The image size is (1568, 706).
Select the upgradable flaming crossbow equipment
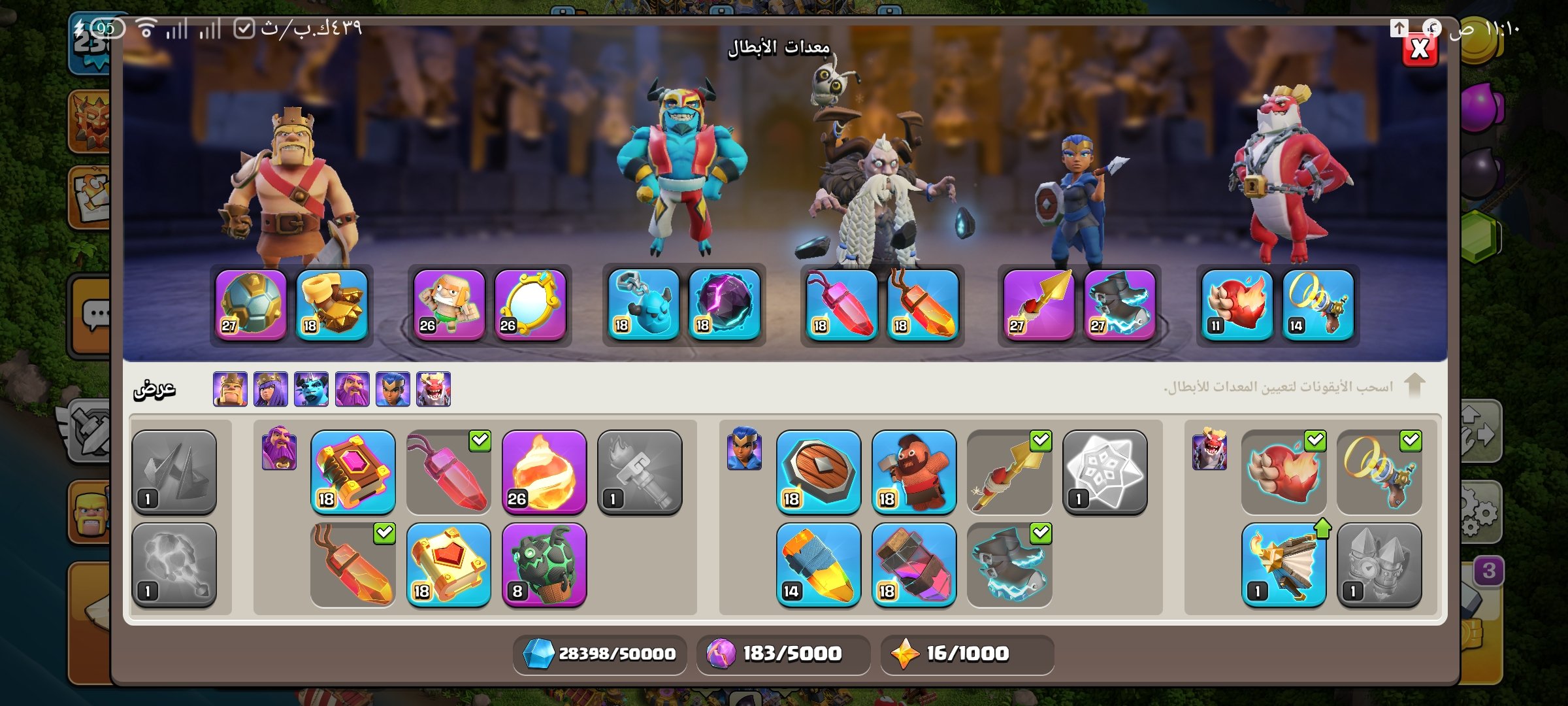[1283, 565]
